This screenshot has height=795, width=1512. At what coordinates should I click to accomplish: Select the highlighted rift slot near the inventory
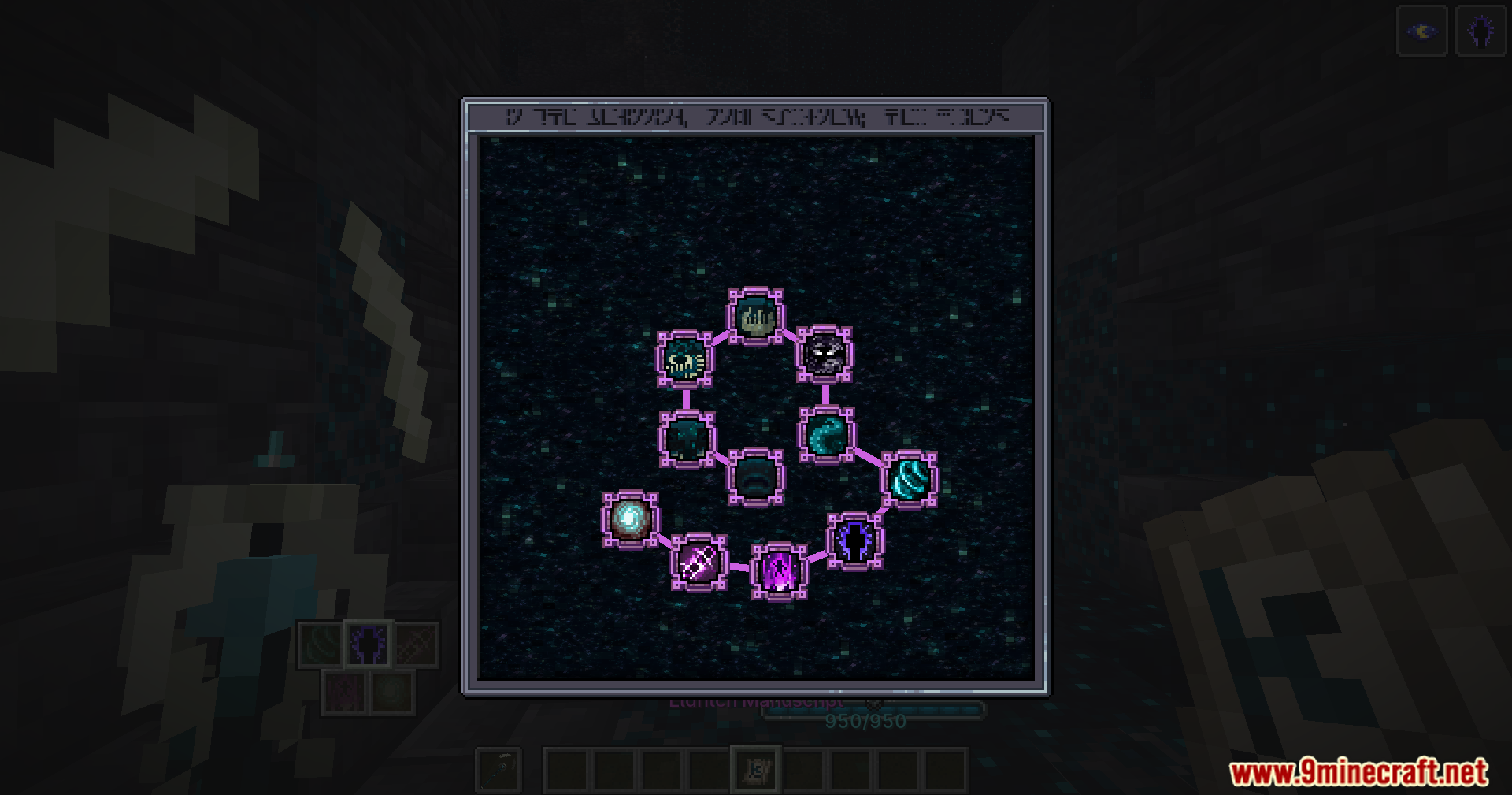[367, 643]
